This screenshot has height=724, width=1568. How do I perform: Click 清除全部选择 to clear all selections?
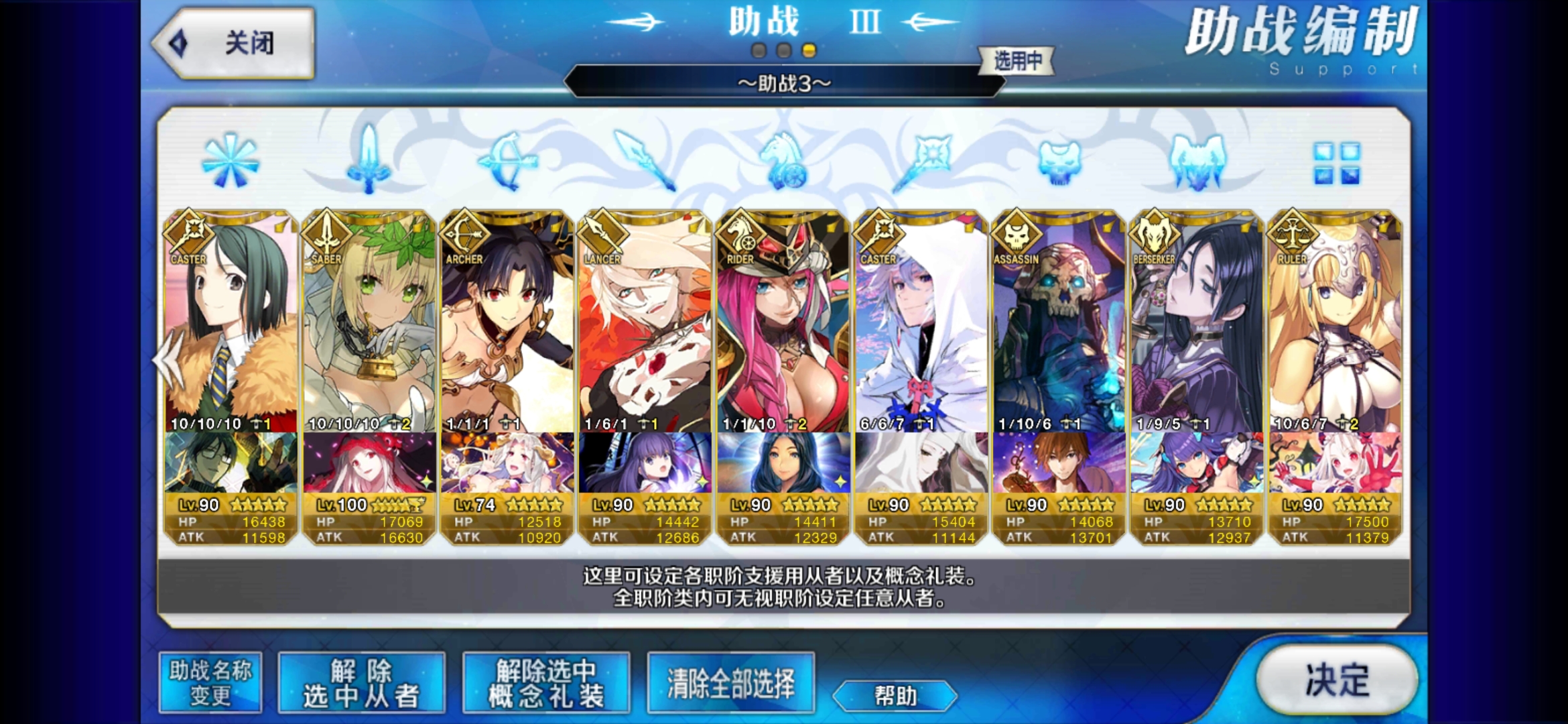pos(731,683)
